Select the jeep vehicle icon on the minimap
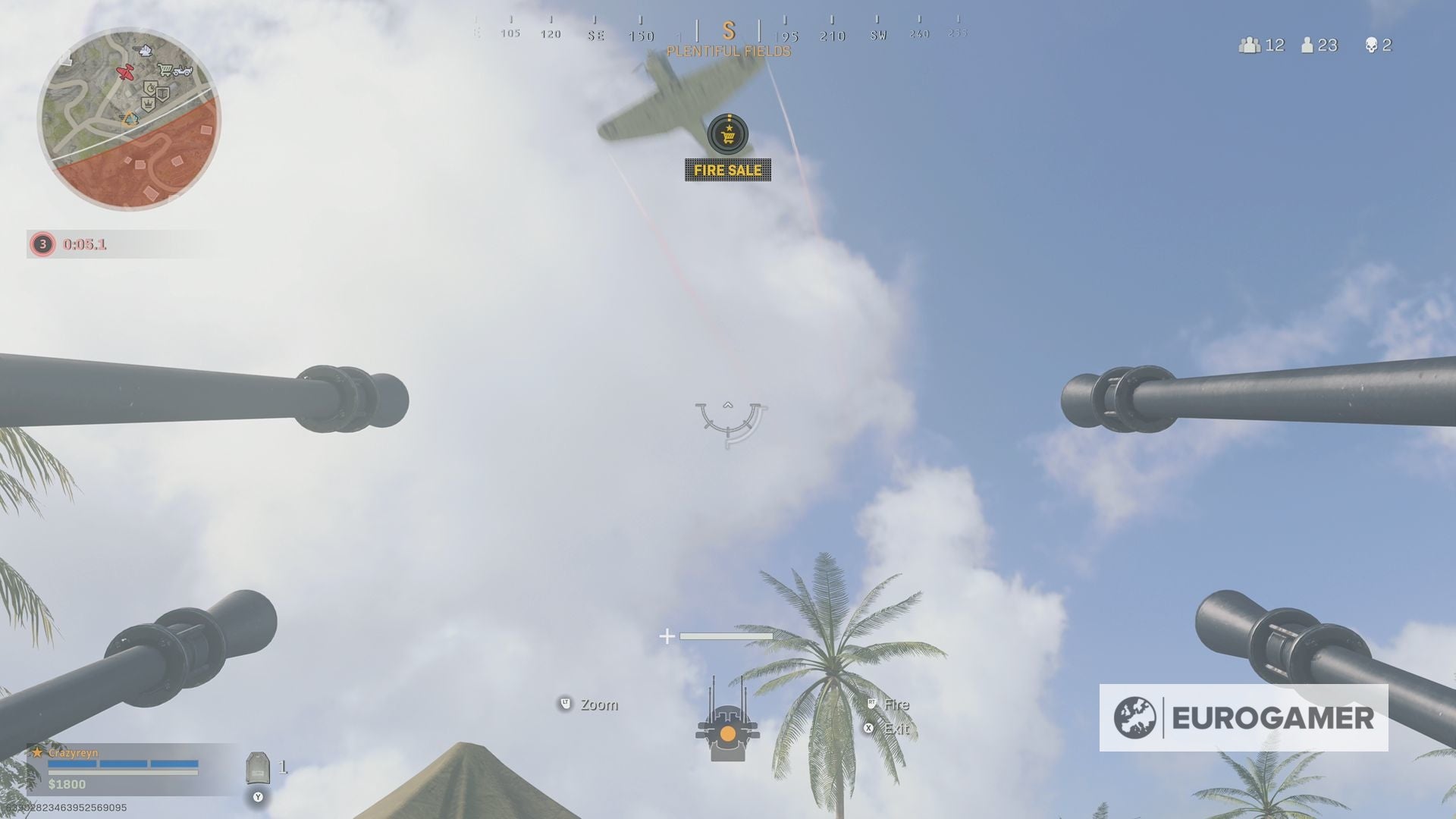The image size is (1456, 819). click(184, 71)
